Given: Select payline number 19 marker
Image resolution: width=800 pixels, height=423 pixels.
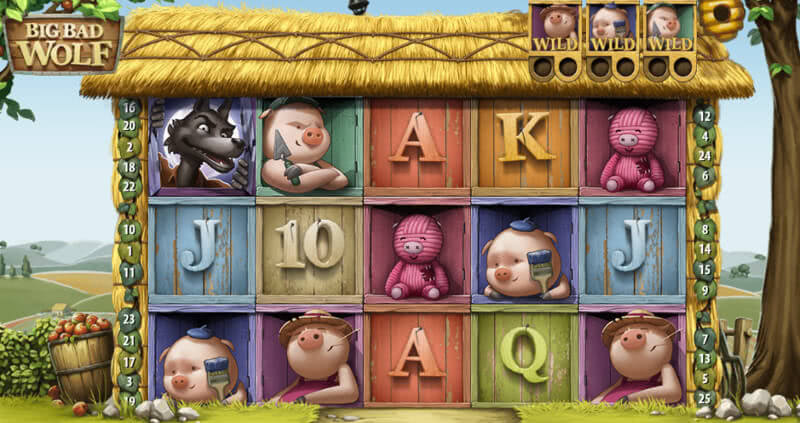Looking at the screenshot, I should tap(129, 399).
